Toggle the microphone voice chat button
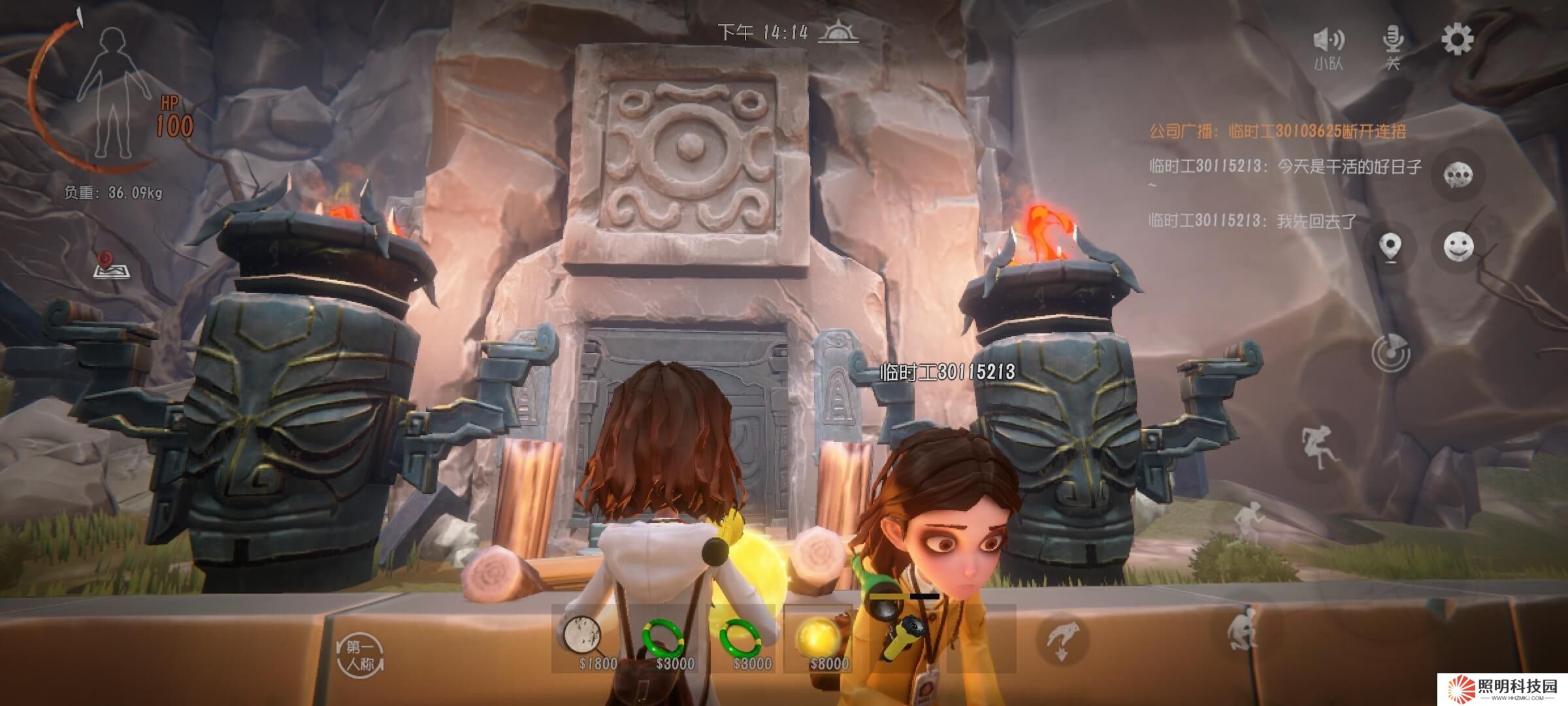This screenshot has width=1568, height=706. [1393, 46]
